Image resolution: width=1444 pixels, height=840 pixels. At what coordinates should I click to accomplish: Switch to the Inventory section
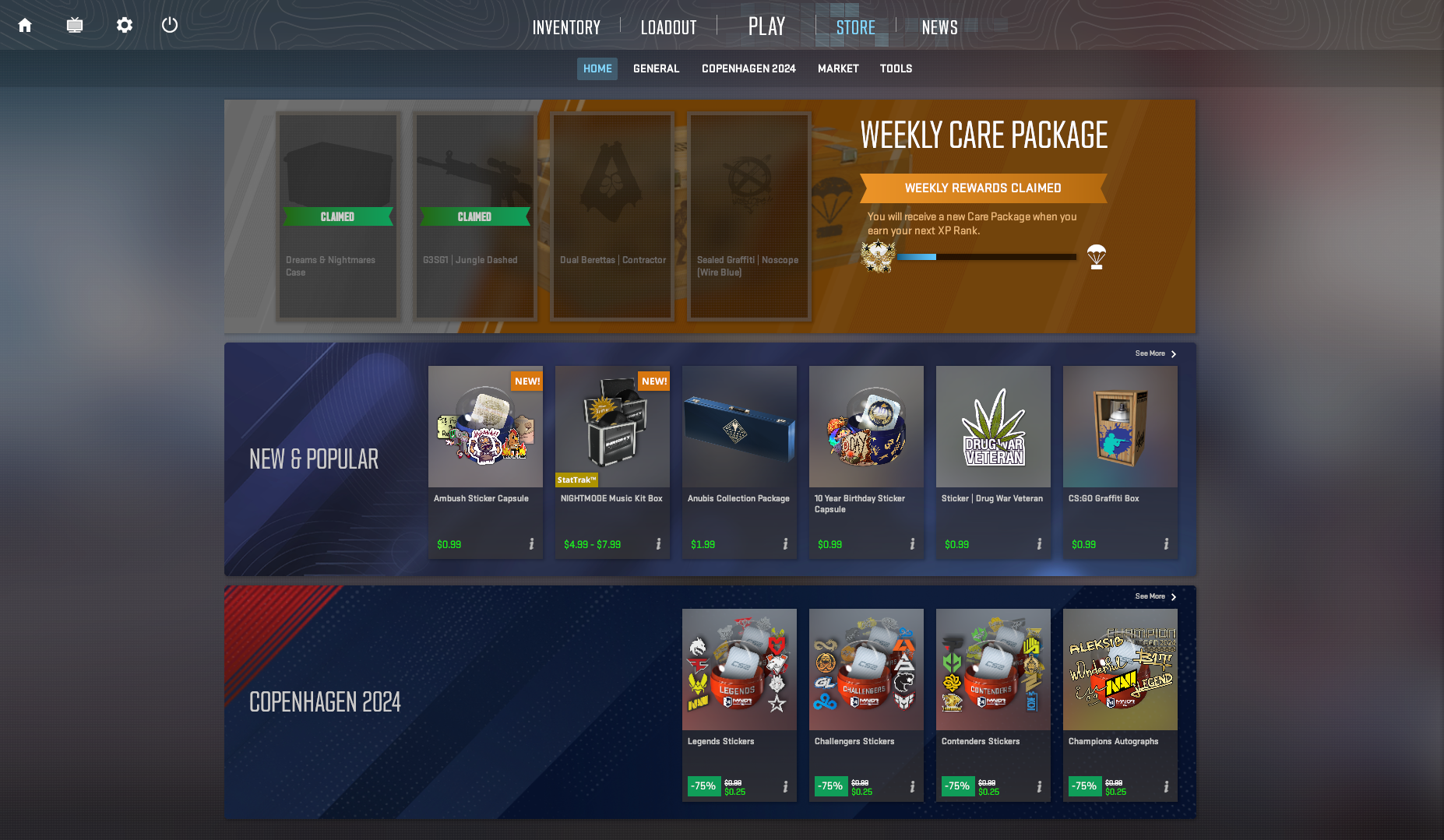[x=566, y=28]
